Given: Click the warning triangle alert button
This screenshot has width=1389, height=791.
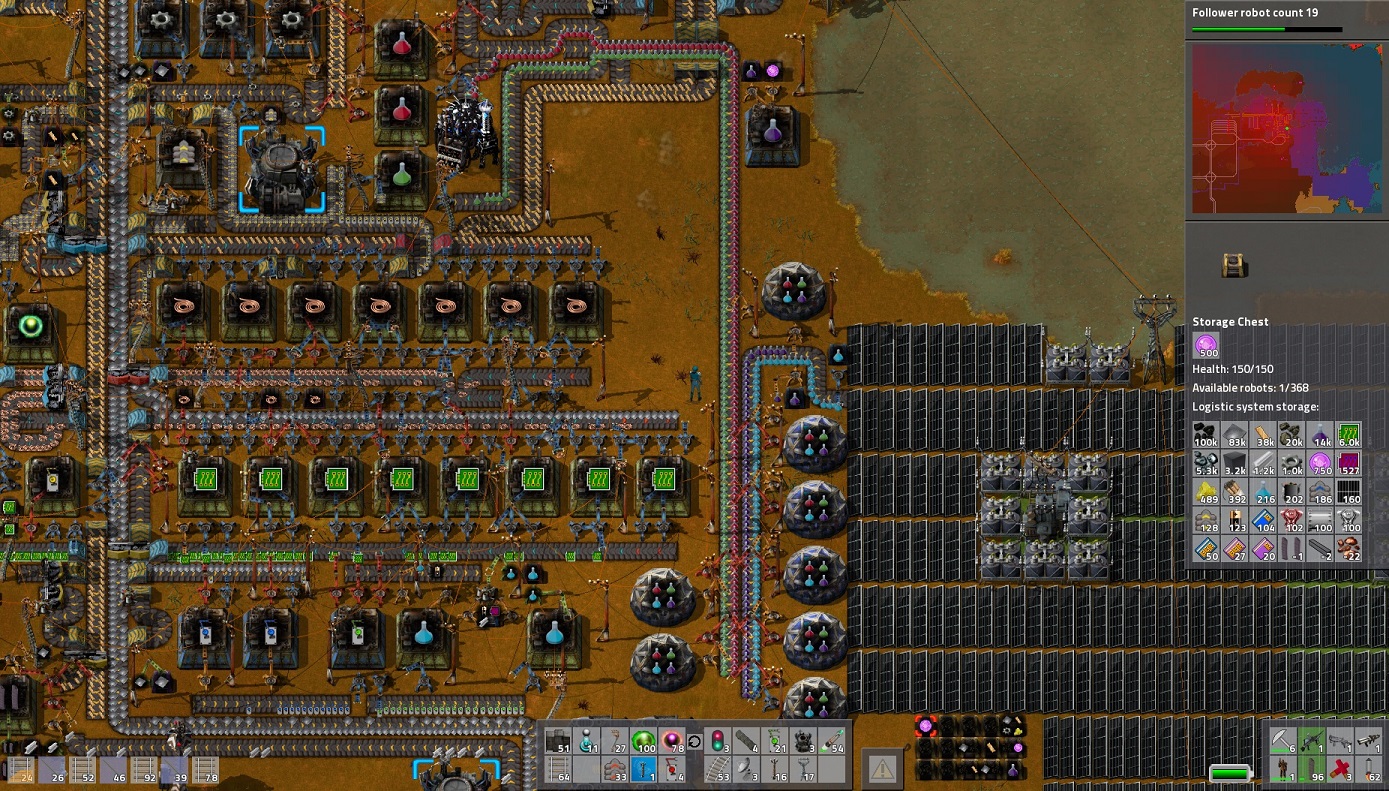Looking at the screenshot, I should click(881, 769).
